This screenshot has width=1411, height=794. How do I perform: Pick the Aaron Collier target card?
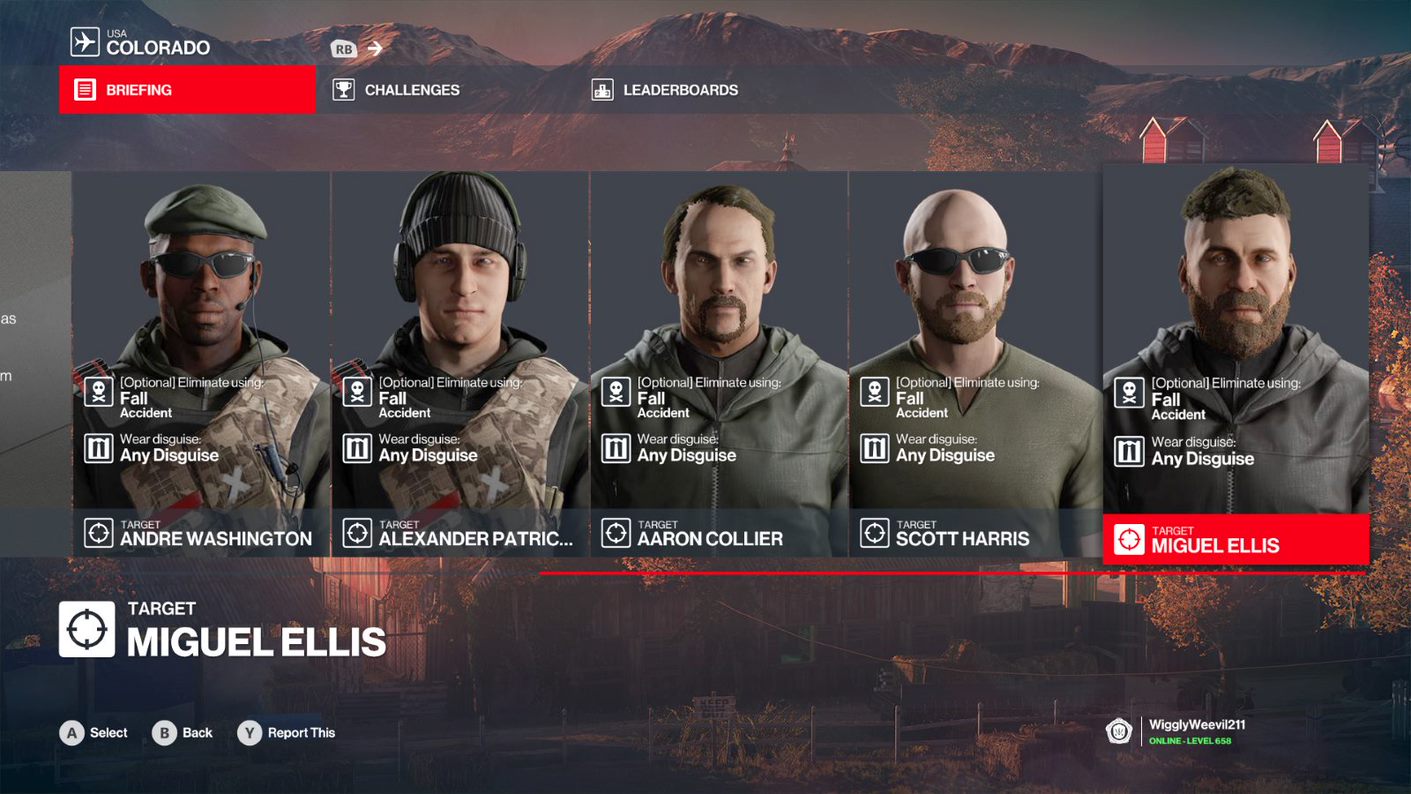[x=718, y=364]
